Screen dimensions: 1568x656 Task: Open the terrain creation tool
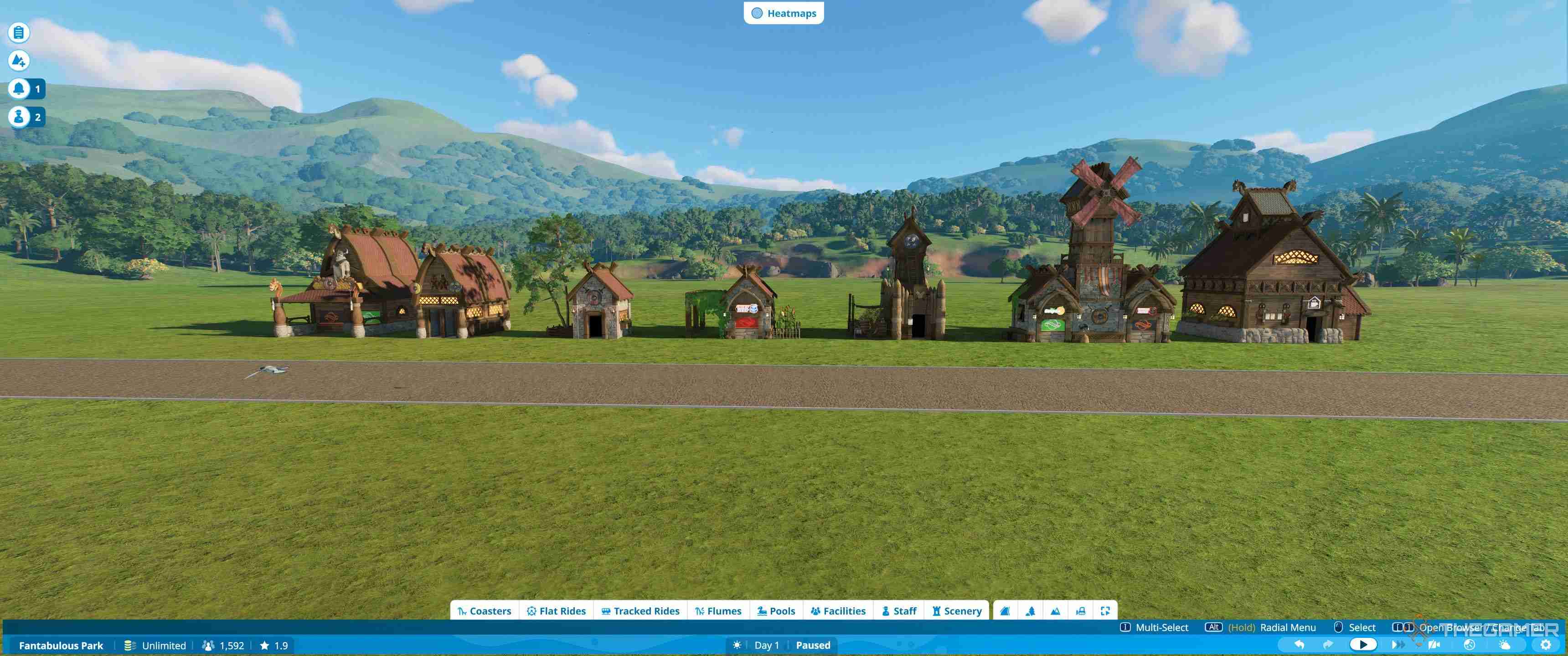coord(18,61)
